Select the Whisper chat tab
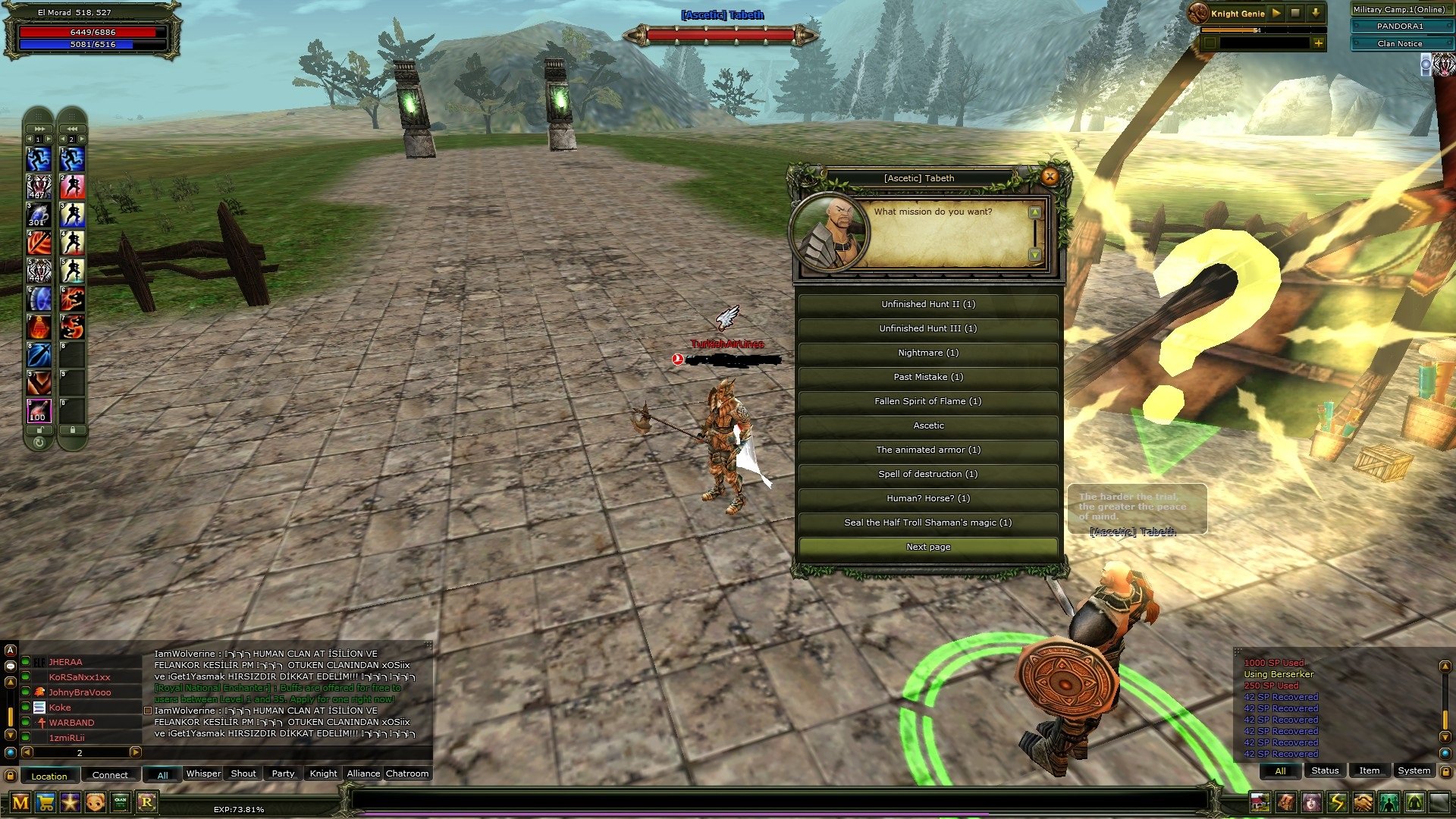Image resolution: width=1456 pixels, height=819 pixels. (x=202, y=773)
